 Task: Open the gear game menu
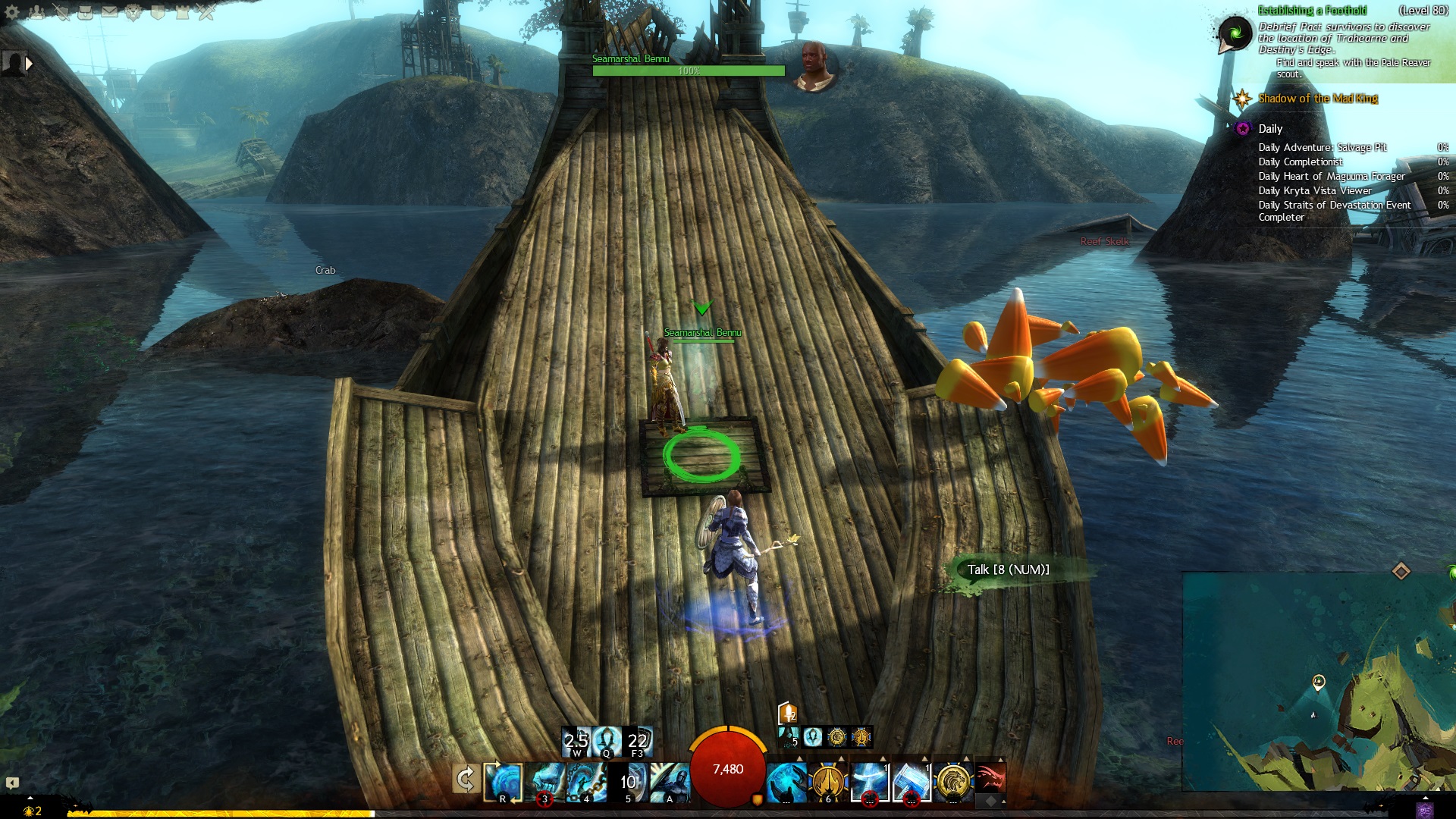coord(12,12)
